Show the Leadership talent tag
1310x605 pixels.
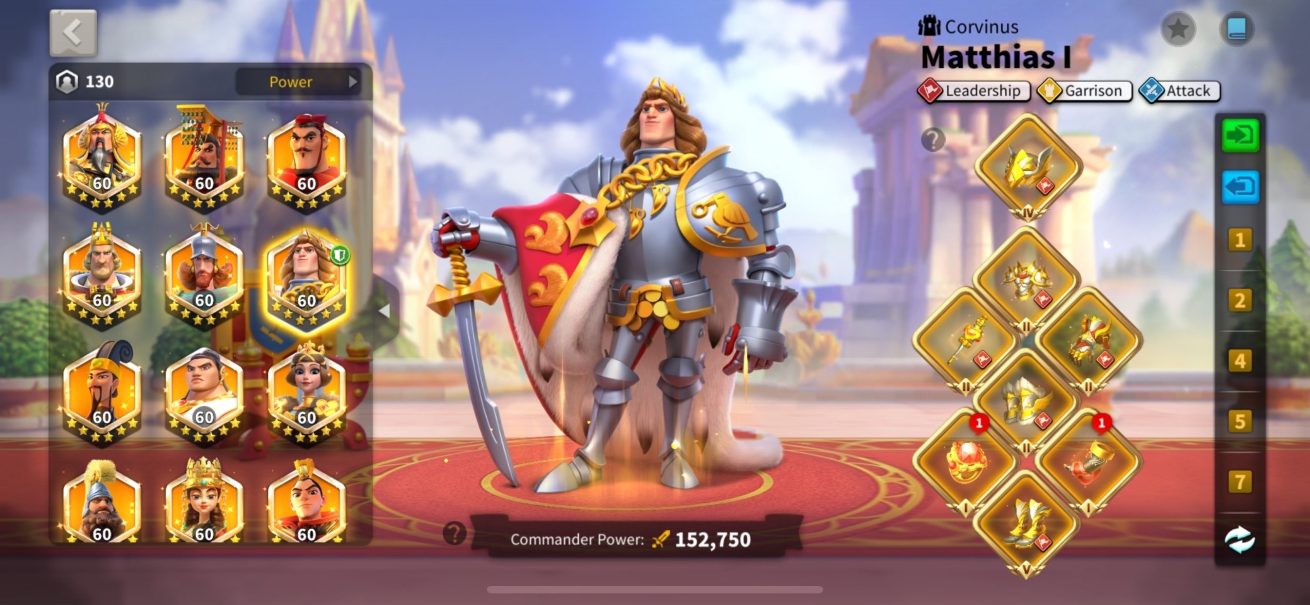coord(975,91)
